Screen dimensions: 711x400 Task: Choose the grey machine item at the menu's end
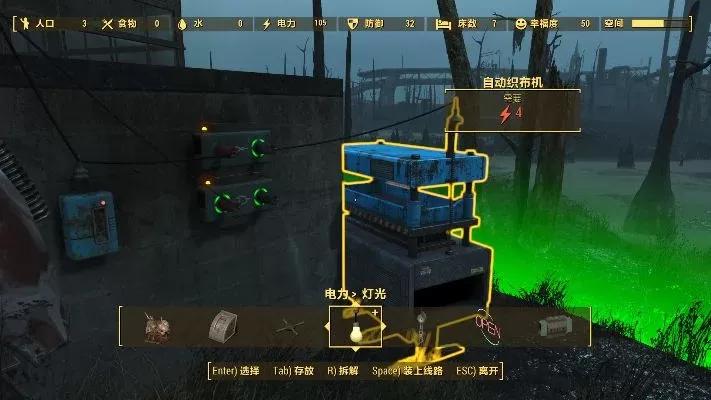pyautogui.click(x=553, y=327)
